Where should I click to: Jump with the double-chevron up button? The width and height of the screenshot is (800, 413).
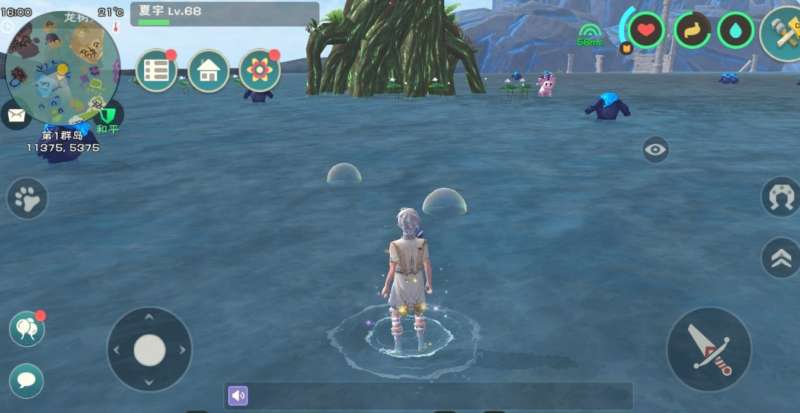coord(780,257)
